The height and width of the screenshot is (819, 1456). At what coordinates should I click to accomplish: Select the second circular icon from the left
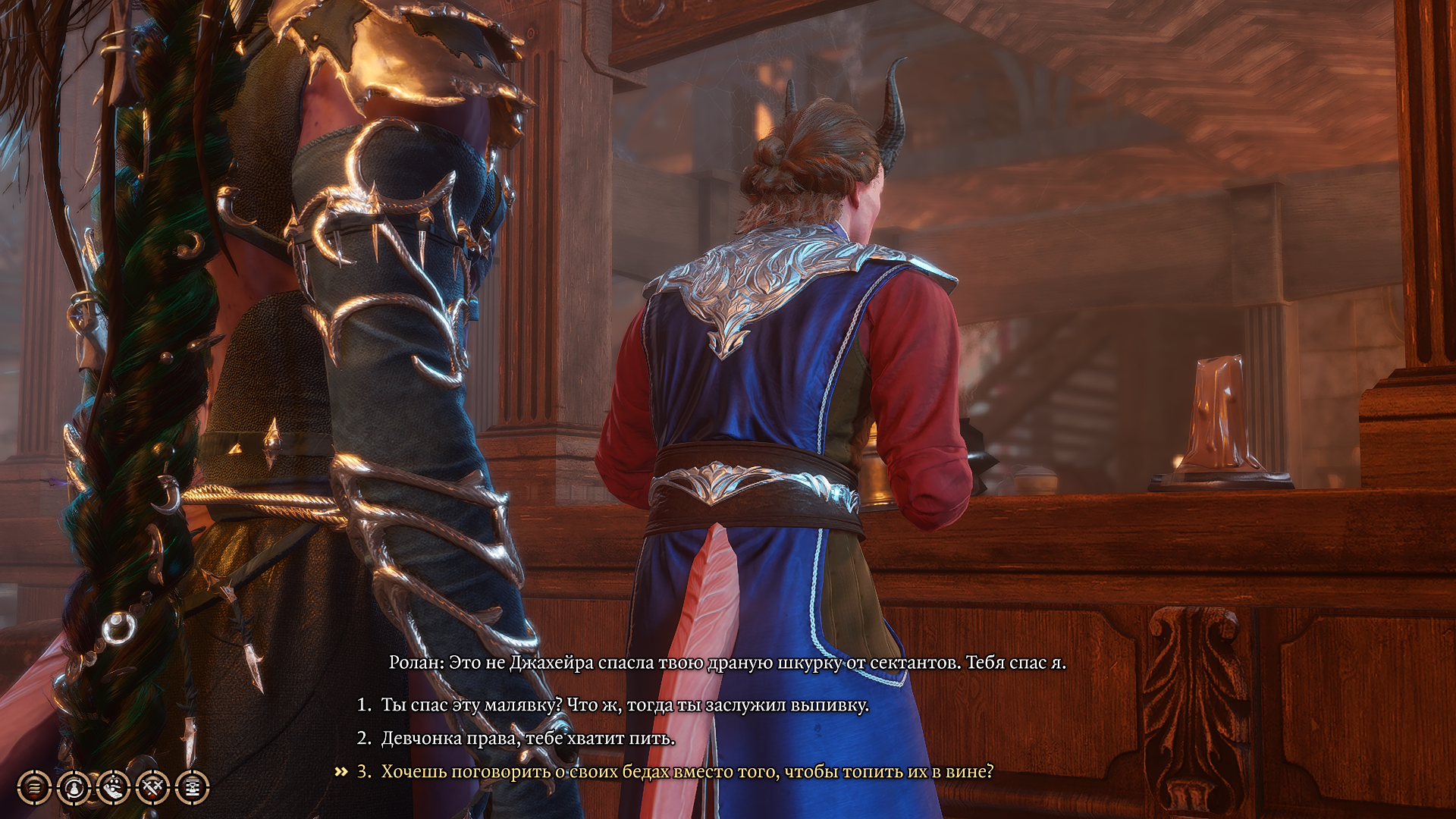[74, 788]
